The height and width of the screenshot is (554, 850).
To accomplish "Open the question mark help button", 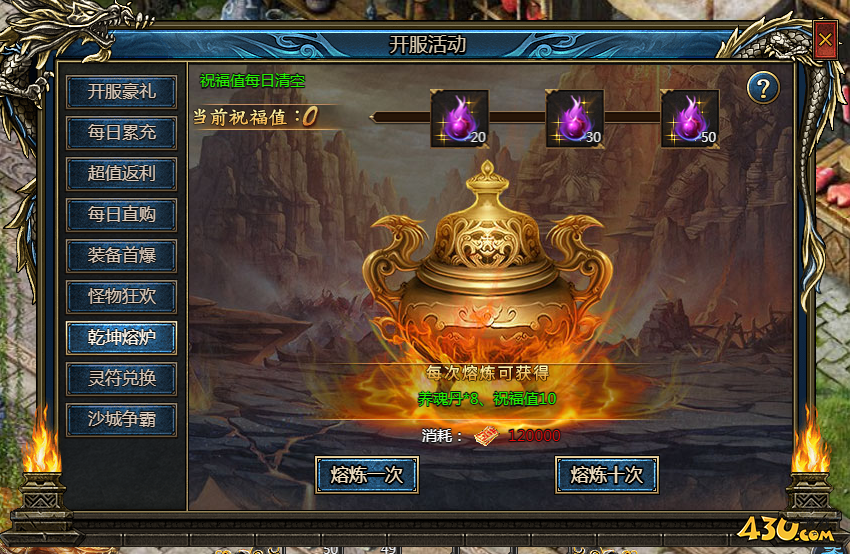I will coord(763,88).
